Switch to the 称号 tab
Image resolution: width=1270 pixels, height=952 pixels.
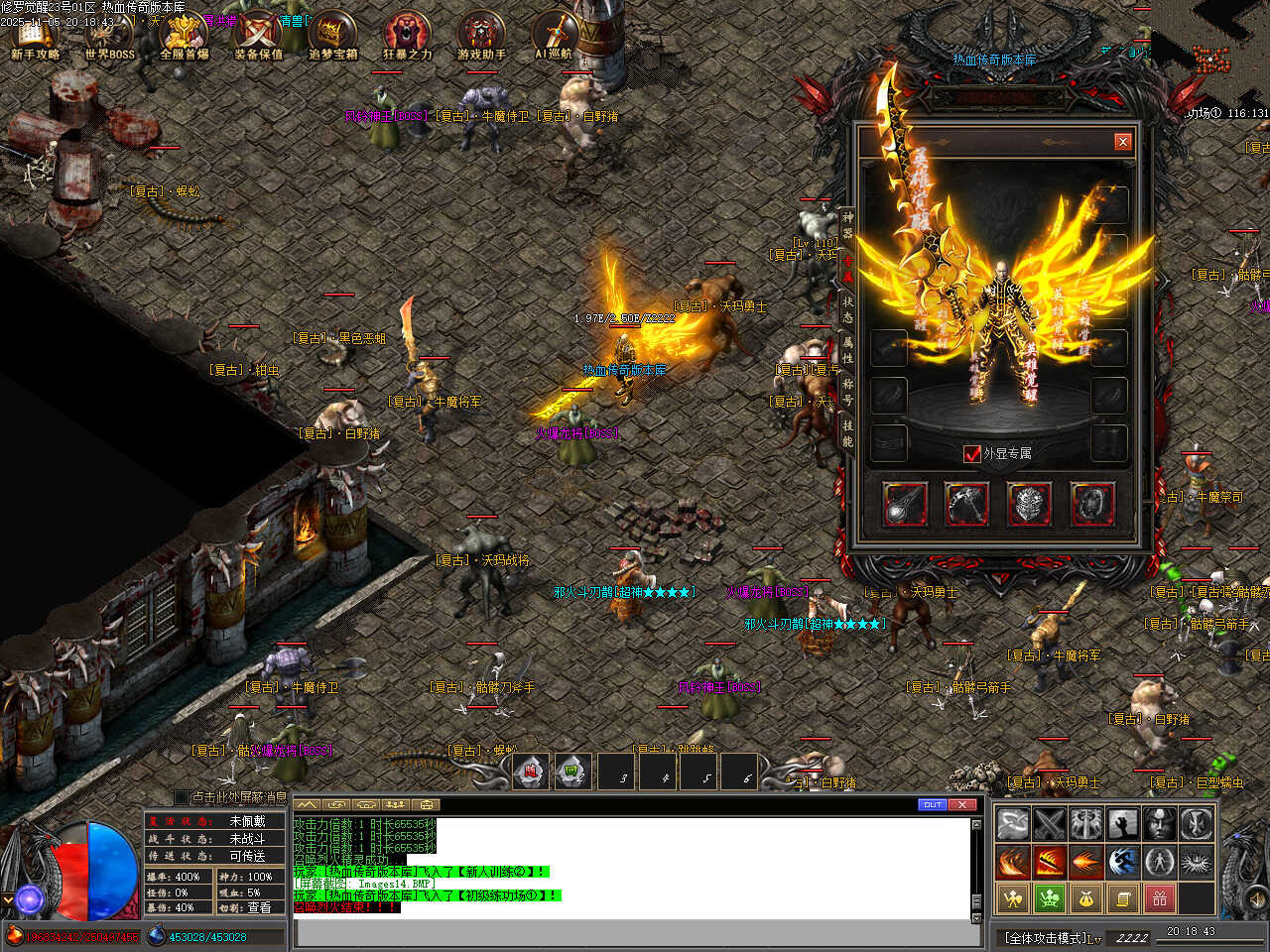pyautogui.click(x=847, y=392)
